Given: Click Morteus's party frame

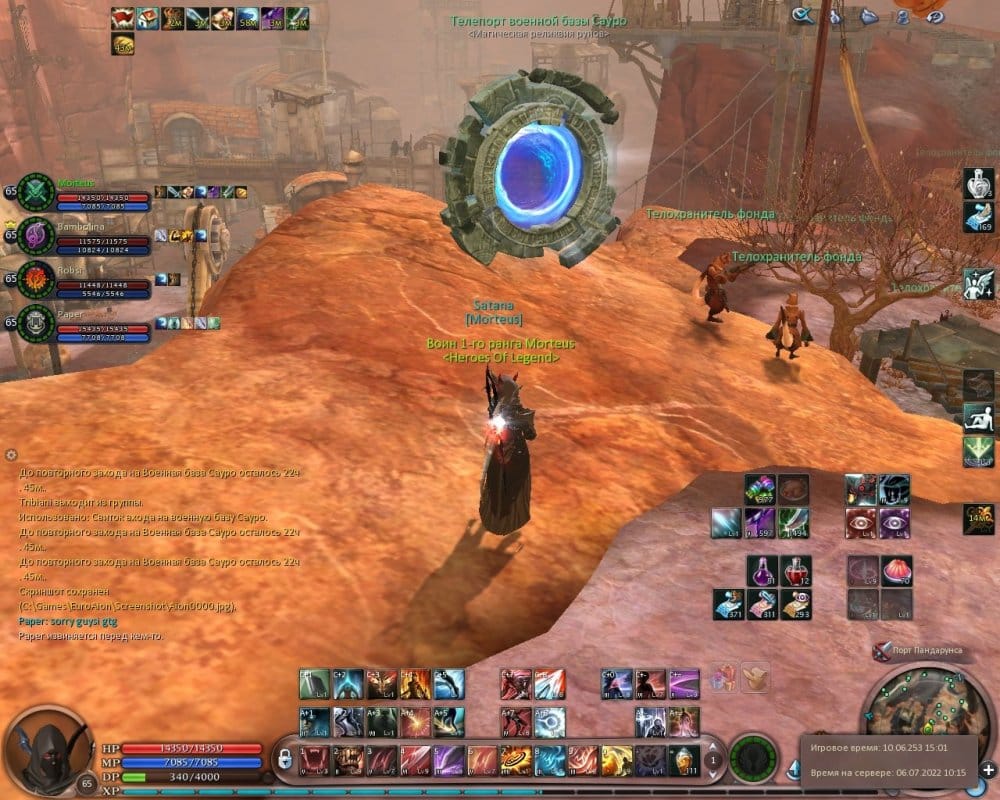Looking at the screenshot, I should click(x=37, y=192).
